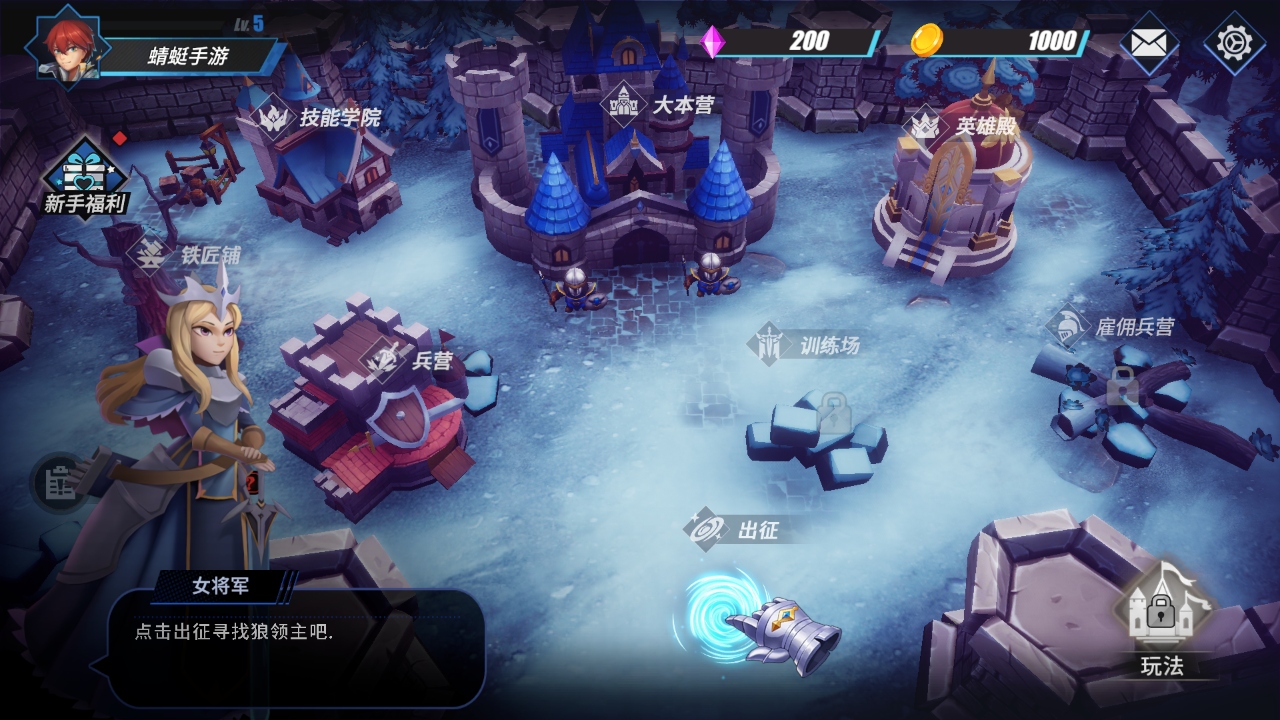Open the mail envelope icon
This screenshot has width=1280, height=720.
click(1149, 43)
